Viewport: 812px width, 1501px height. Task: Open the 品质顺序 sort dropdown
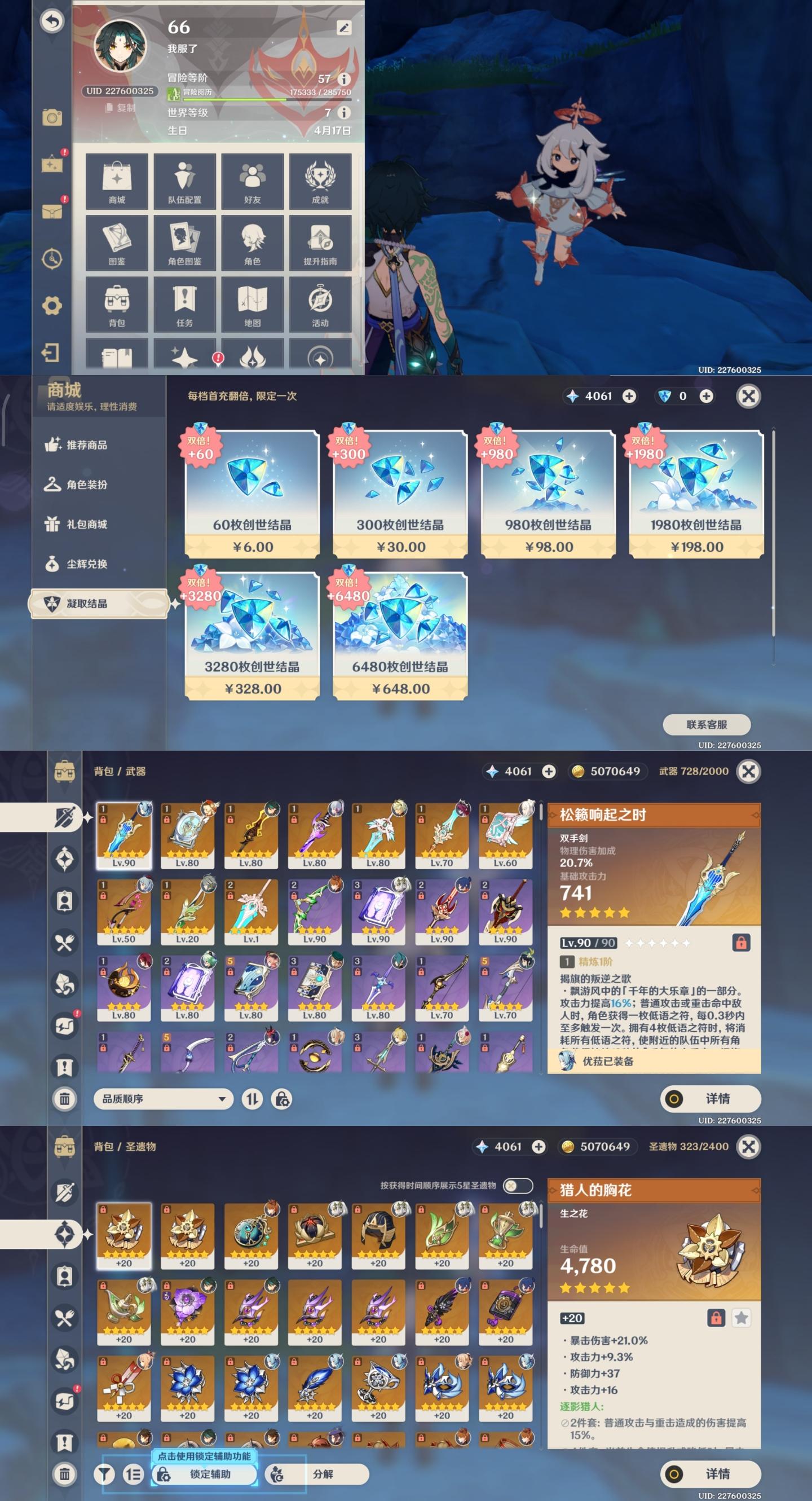(x=164, y=1099)
